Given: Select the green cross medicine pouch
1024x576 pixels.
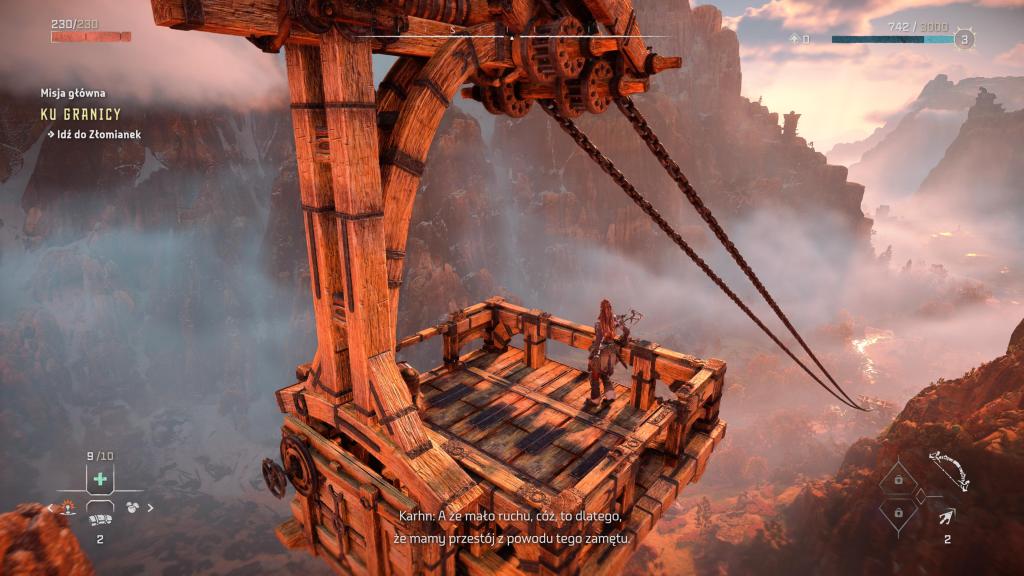Looking at the screenshot, I should pyautogui.click(x=99, y=479).
